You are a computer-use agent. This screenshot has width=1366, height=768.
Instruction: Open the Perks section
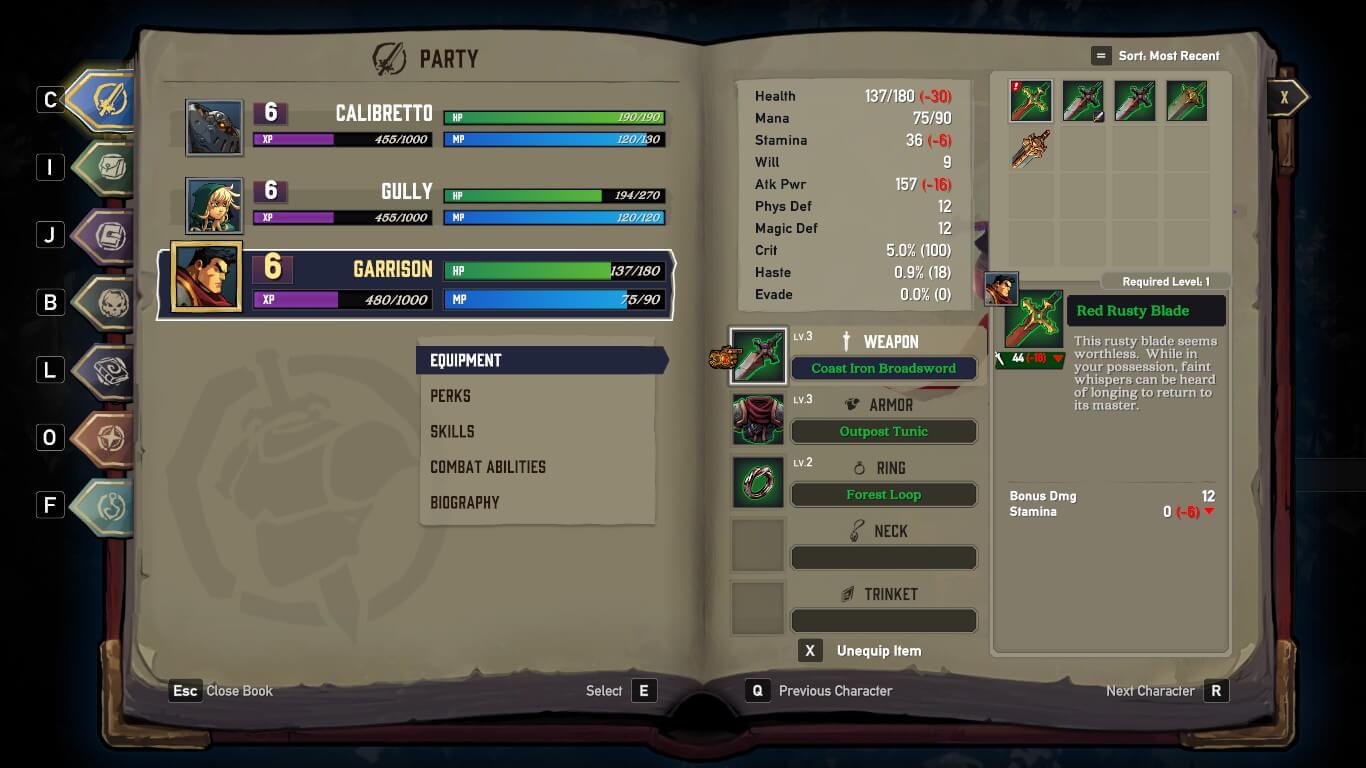[x=450, y=396]
